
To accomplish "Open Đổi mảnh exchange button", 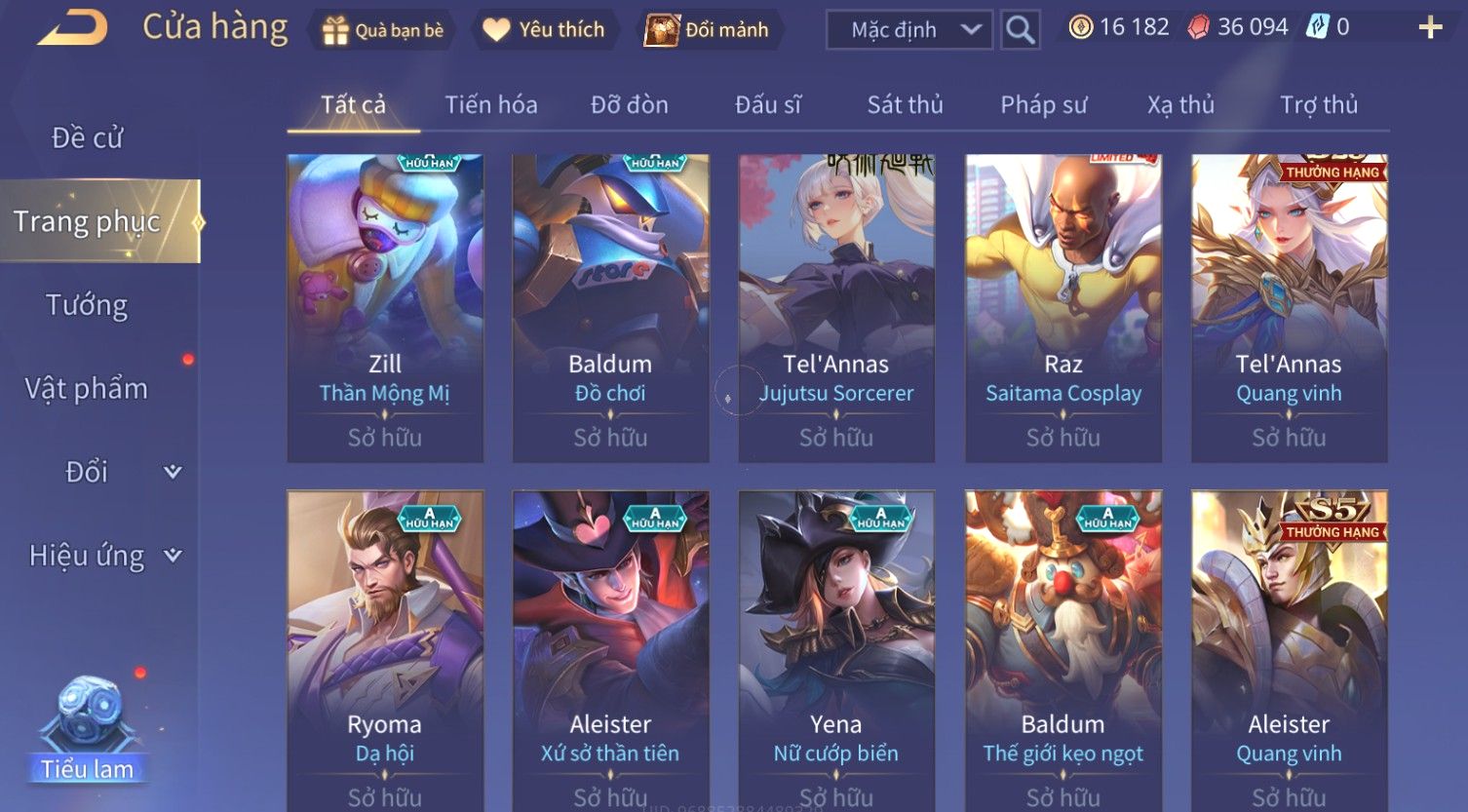I will tap(707, 30).
